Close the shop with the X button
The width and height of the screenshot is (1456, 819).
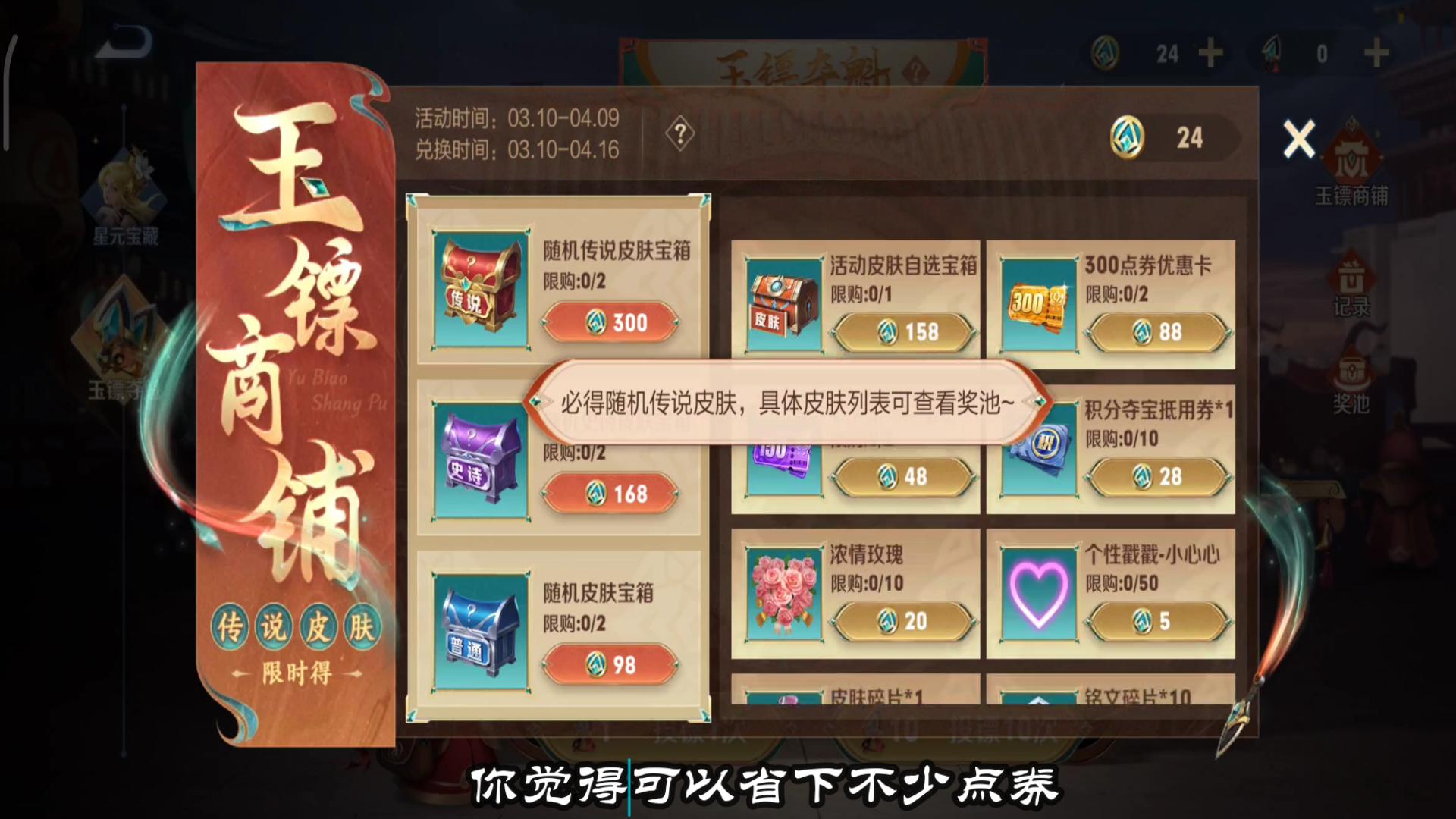point(1298,140)
